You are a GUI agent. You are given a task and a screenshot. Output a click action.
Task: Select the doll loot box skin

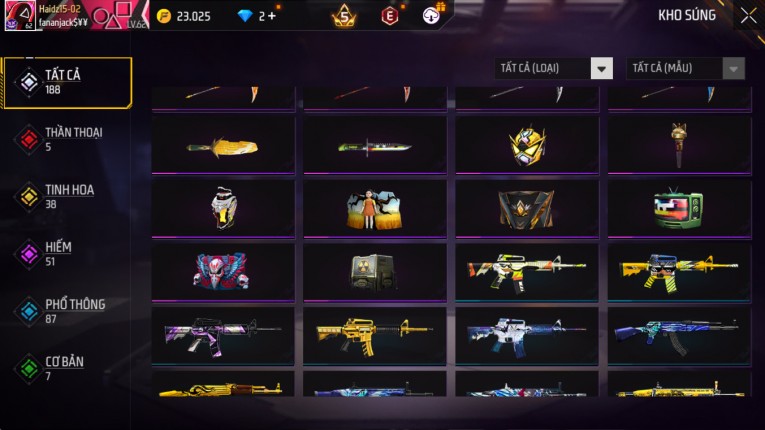(375, 209)
